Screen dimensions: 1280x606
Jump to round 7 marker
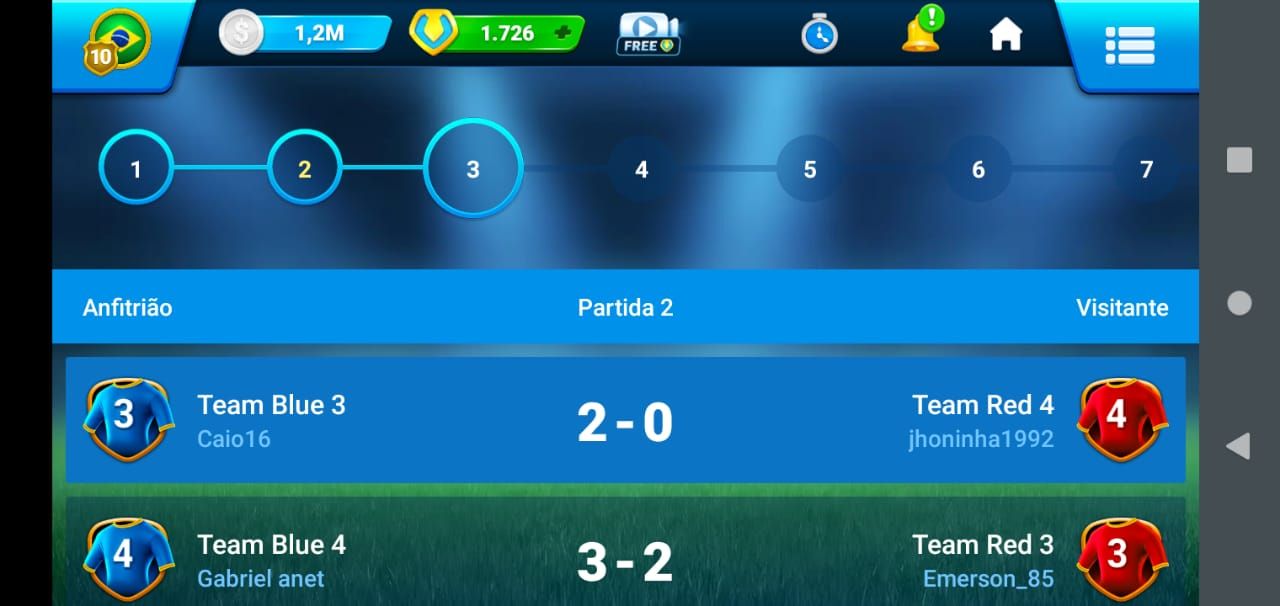[x=1146, y=169]
